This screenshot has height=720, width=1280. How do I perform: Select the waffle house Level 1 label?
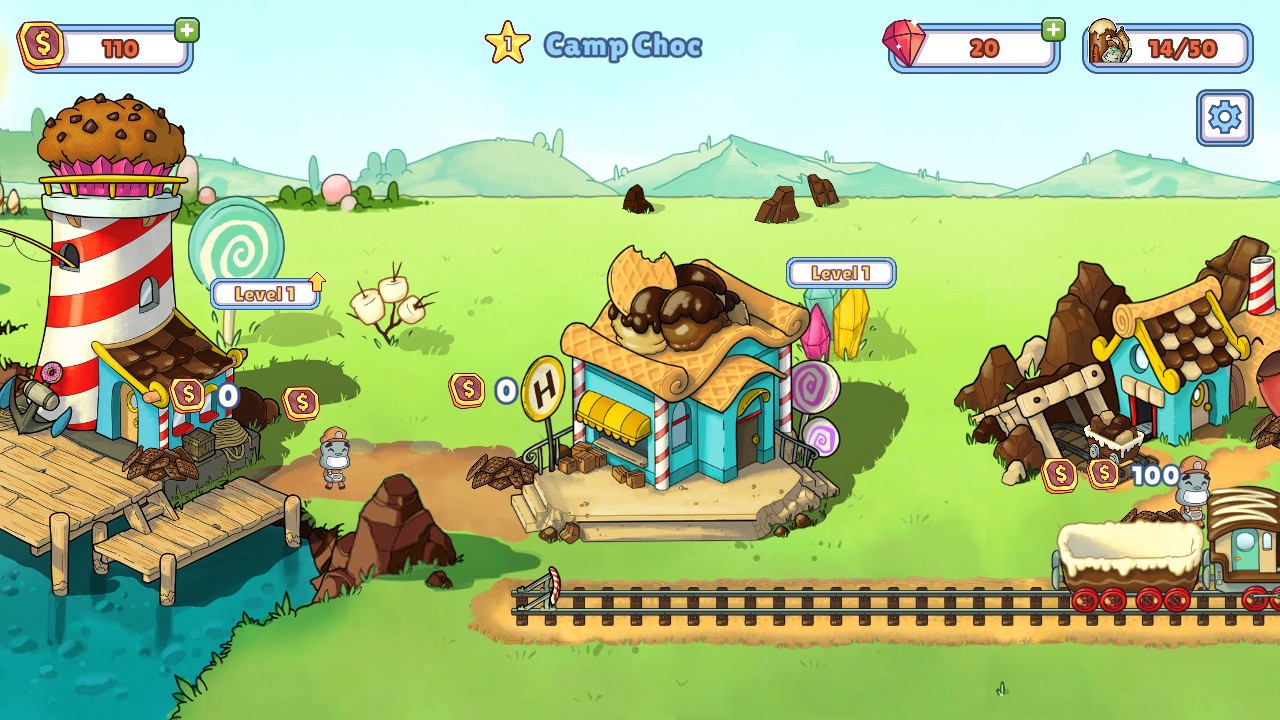click(x=840, y=273)
